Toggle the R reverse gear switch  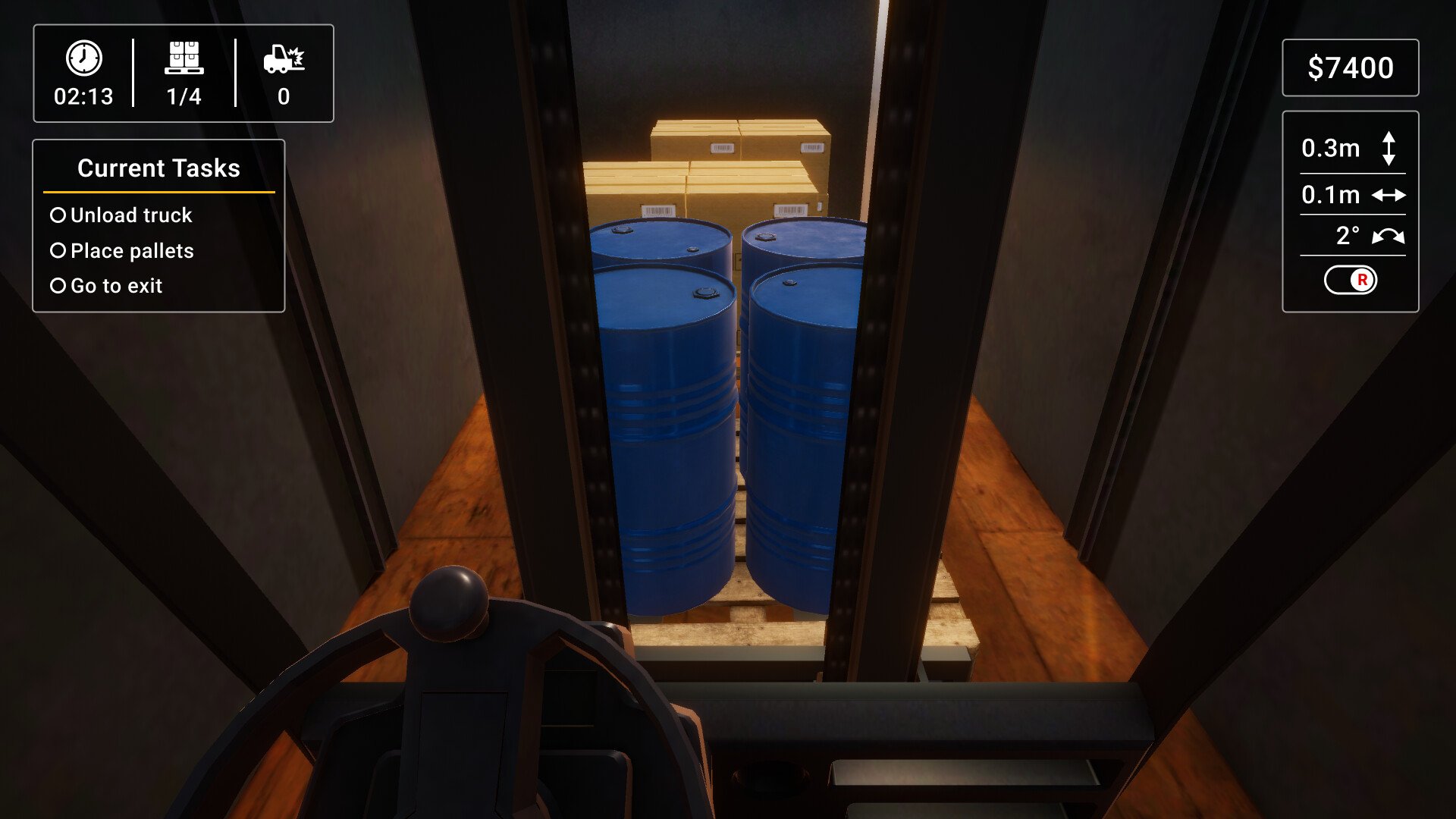(1351, 281)
